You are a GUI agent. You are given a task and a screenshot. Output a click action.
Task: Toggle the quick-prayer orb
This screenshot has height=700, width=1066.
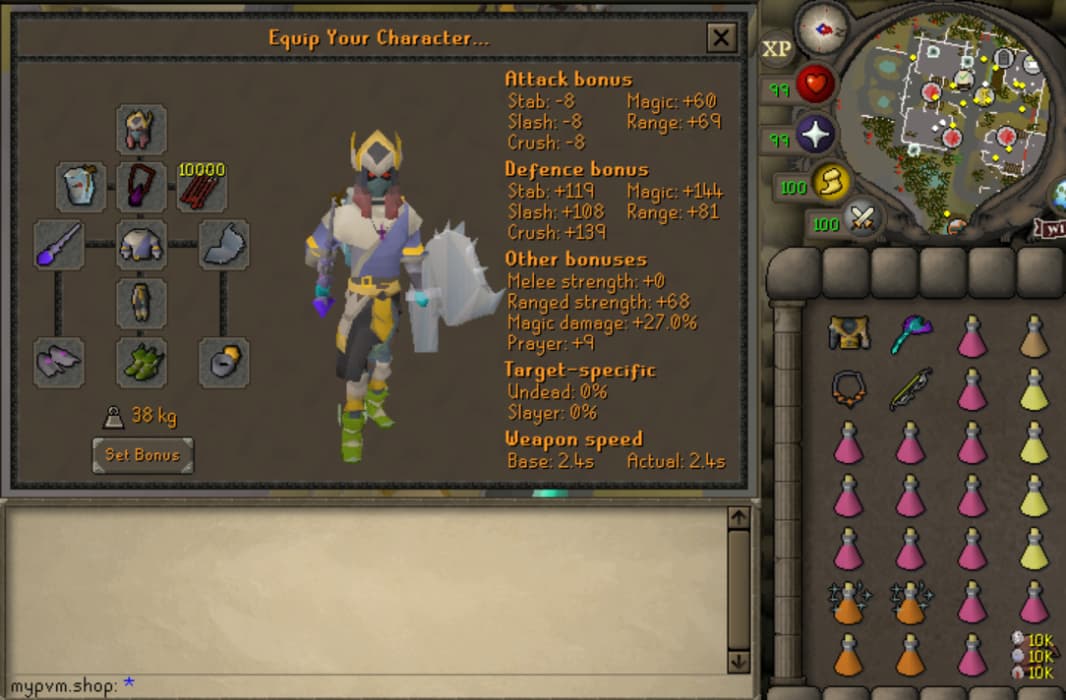tap(816, 135)
